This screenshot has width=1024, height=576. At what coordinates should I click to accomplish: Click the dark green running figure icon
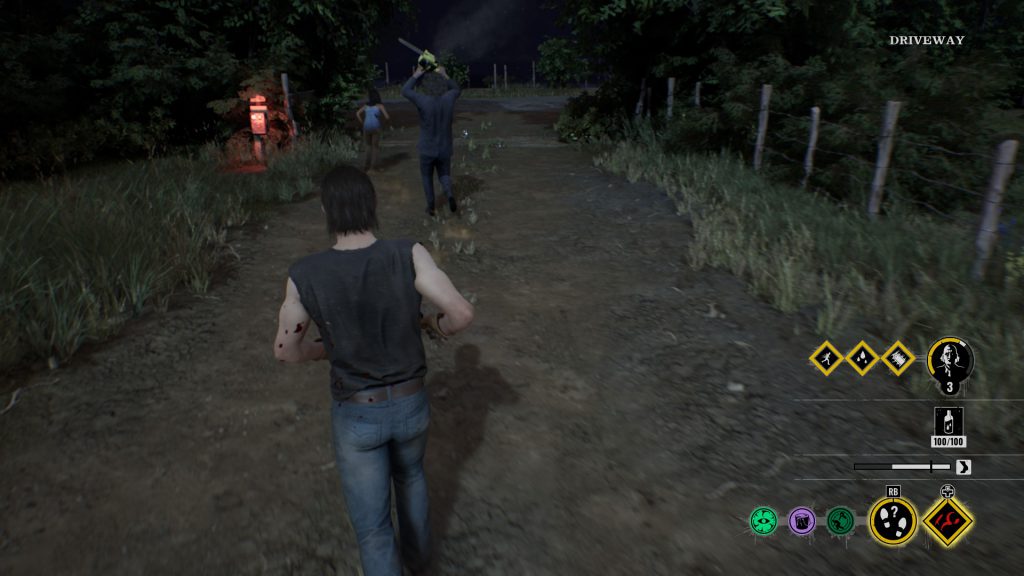pyautogui.click(x=839, y=520)
